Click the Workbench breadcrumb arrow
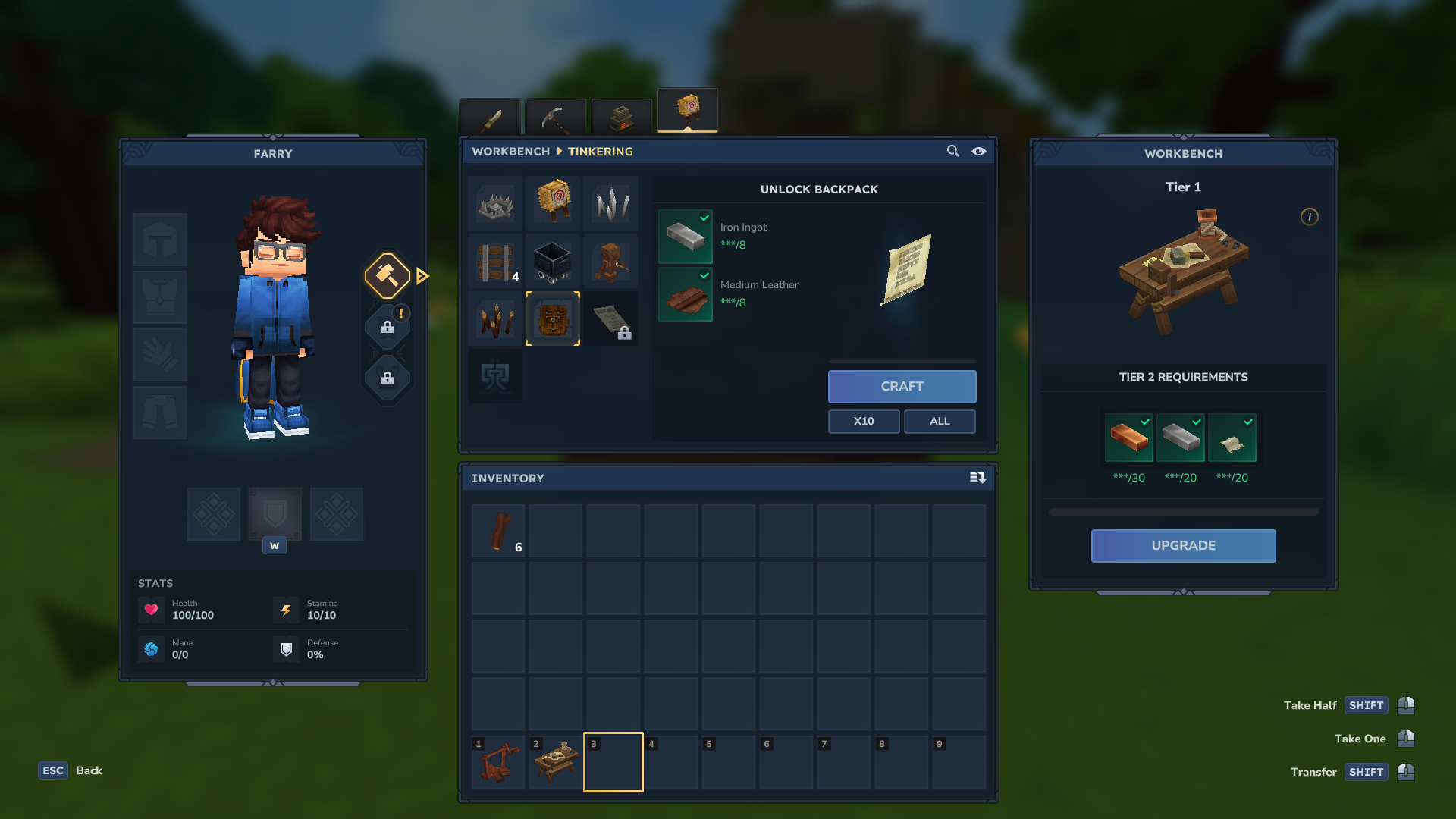This screenshot has height=819, width=1456. 559,152
